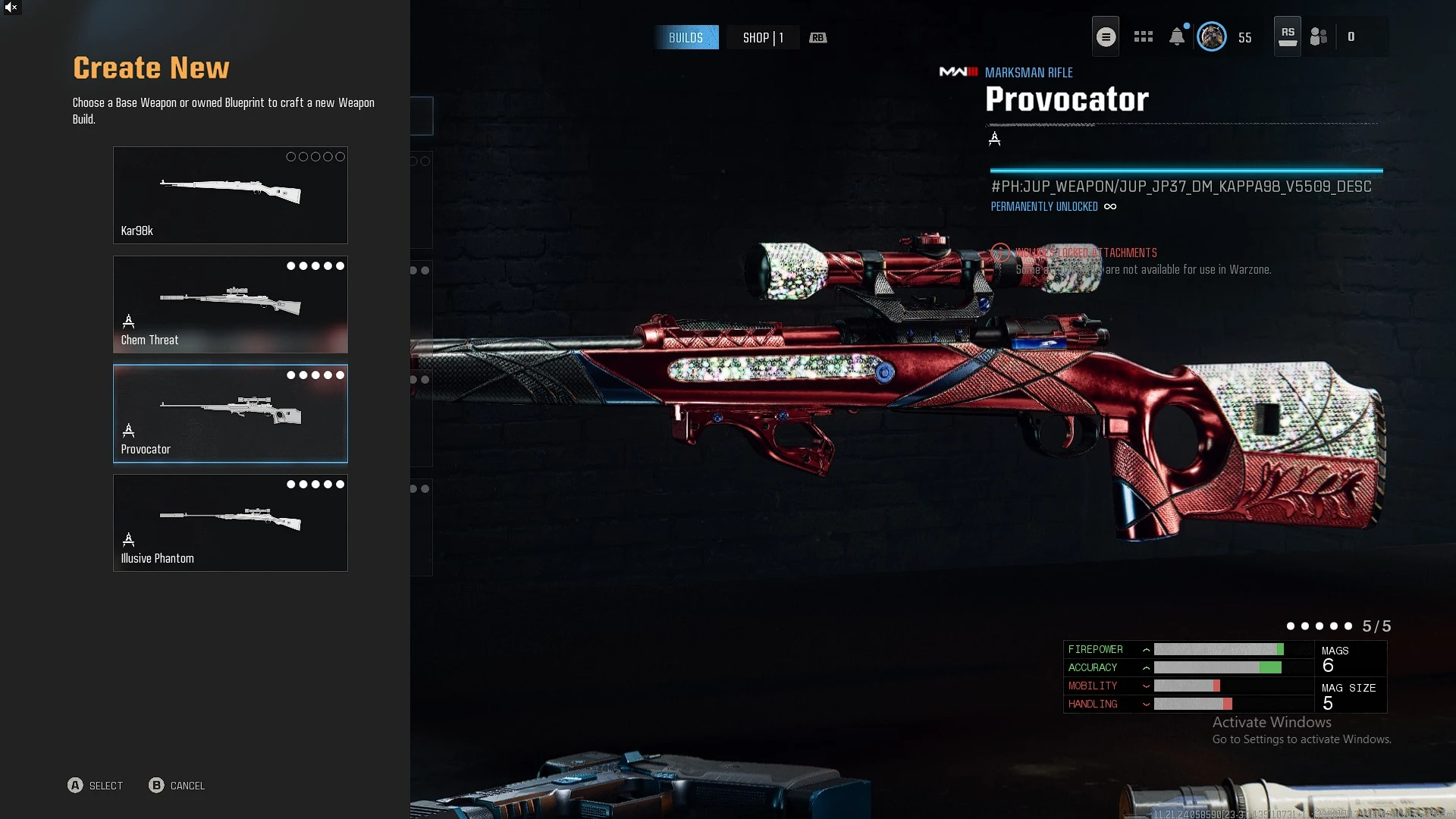Open the main menu list icon
The image size is (1456, 819).
coord(1106,36)
